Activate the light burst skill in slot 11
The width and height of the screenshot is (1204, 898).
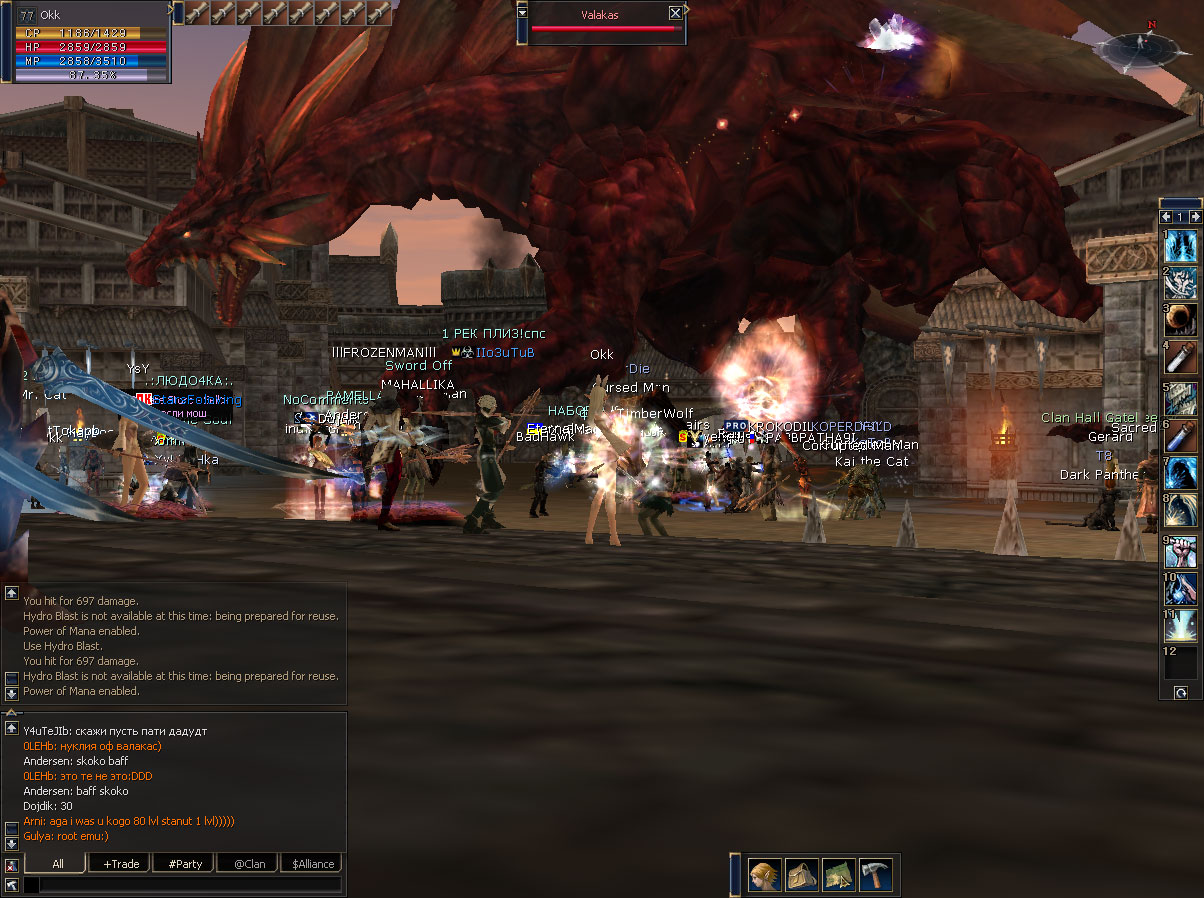(x=1181, y=627)
